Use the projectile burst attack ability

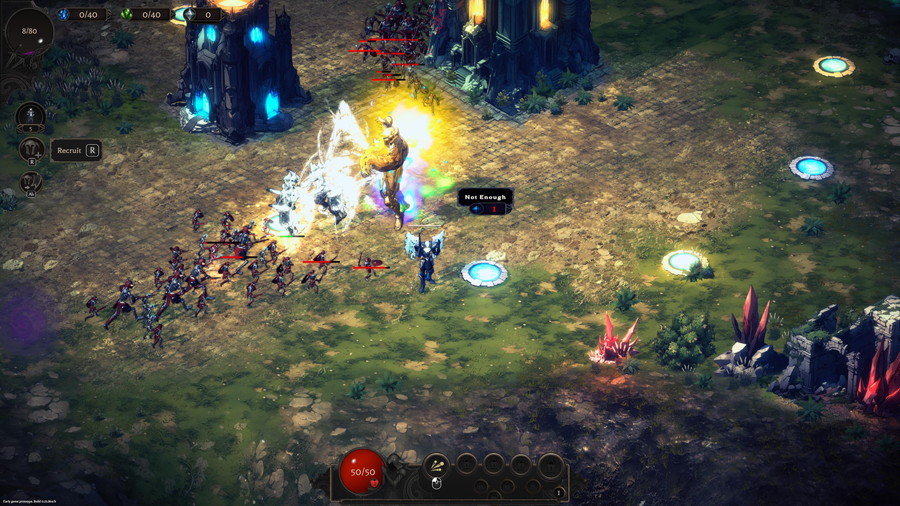(436, 463)
